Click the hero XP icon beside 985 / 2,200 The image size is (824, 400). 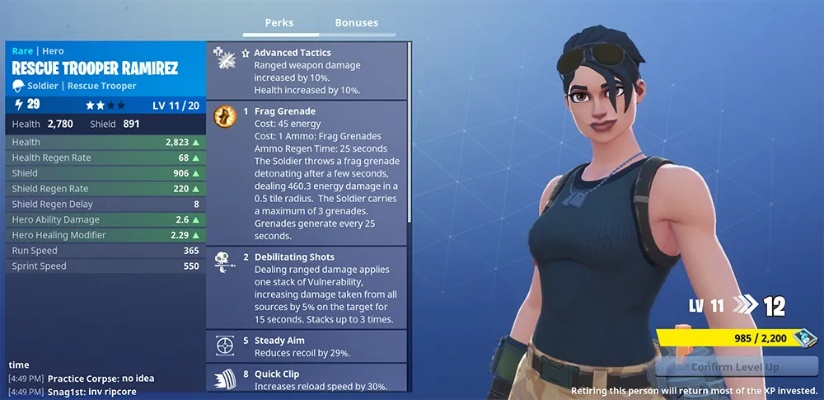point(805,339)
